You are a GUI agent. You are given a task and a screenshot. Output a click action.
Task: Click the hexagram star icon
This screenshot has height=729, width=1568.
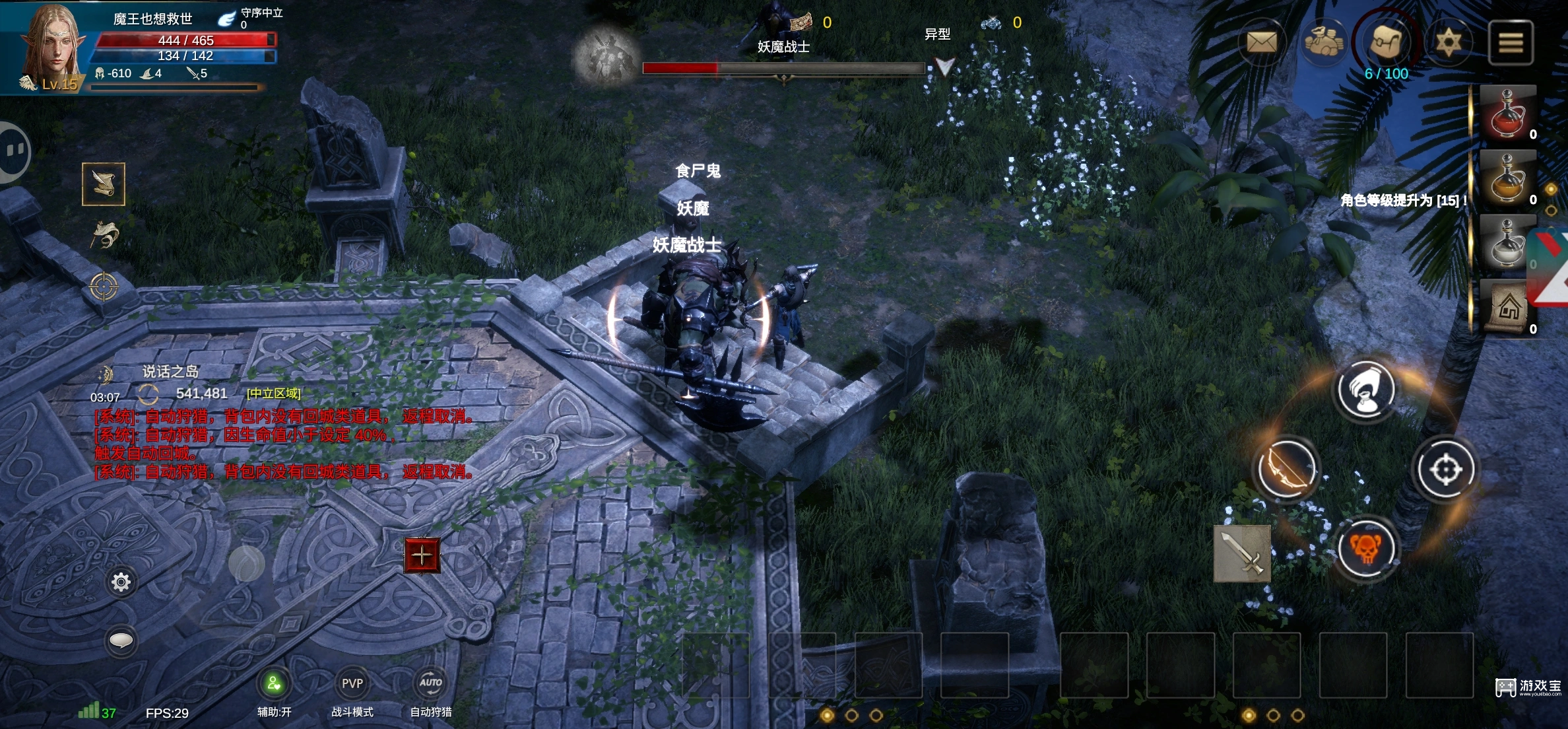[1449, 43]
